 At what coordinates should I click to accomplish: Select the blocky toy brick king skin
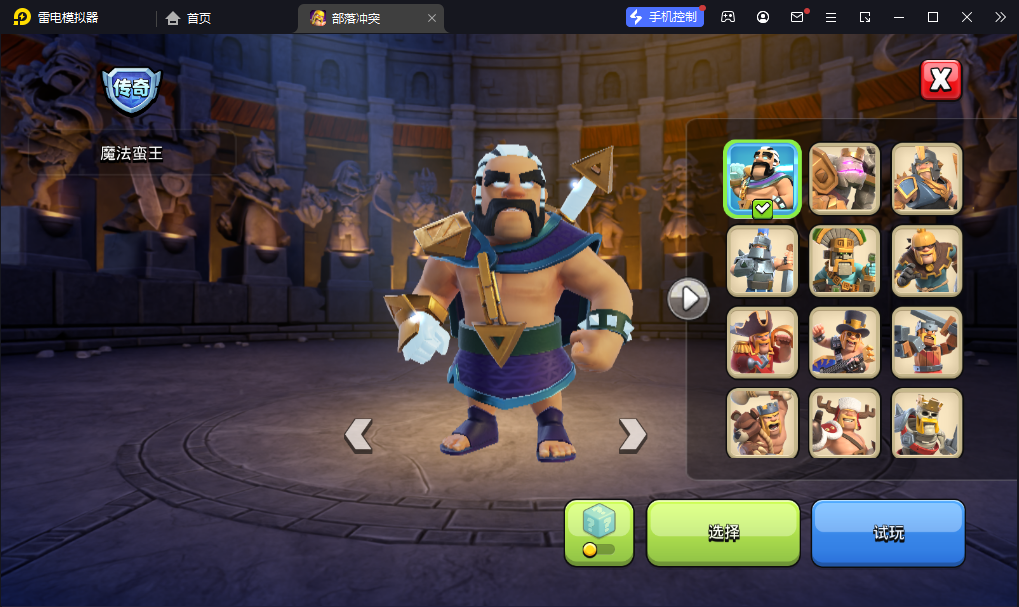[x=927, y=342]
